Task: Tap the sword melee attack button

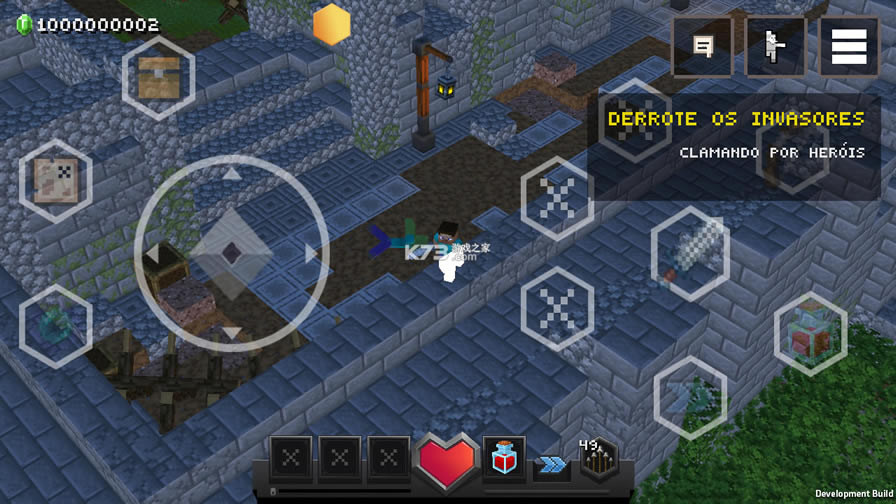Action: [x=690, y=254]
